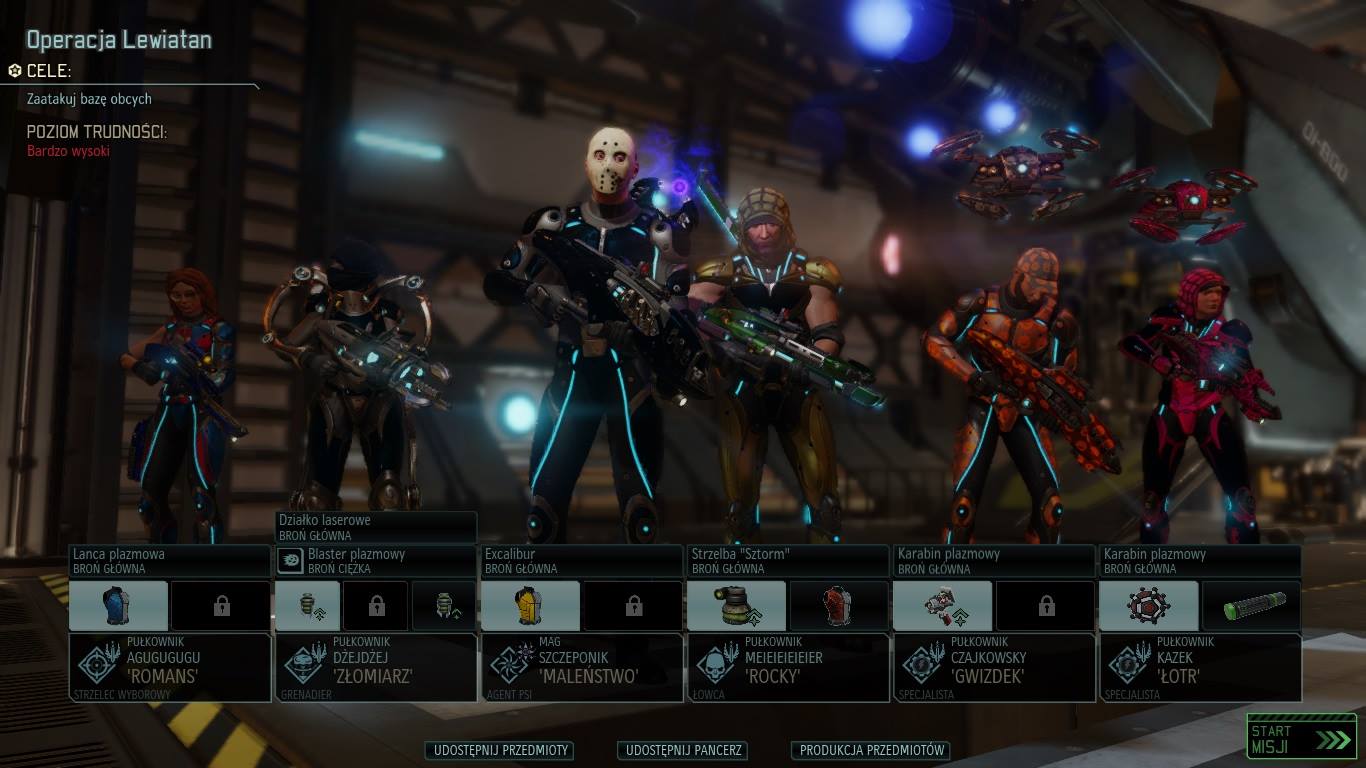
Task: Click the upgraded grenade icon next to Dżejdżej's lock
Action: point(444,605)
